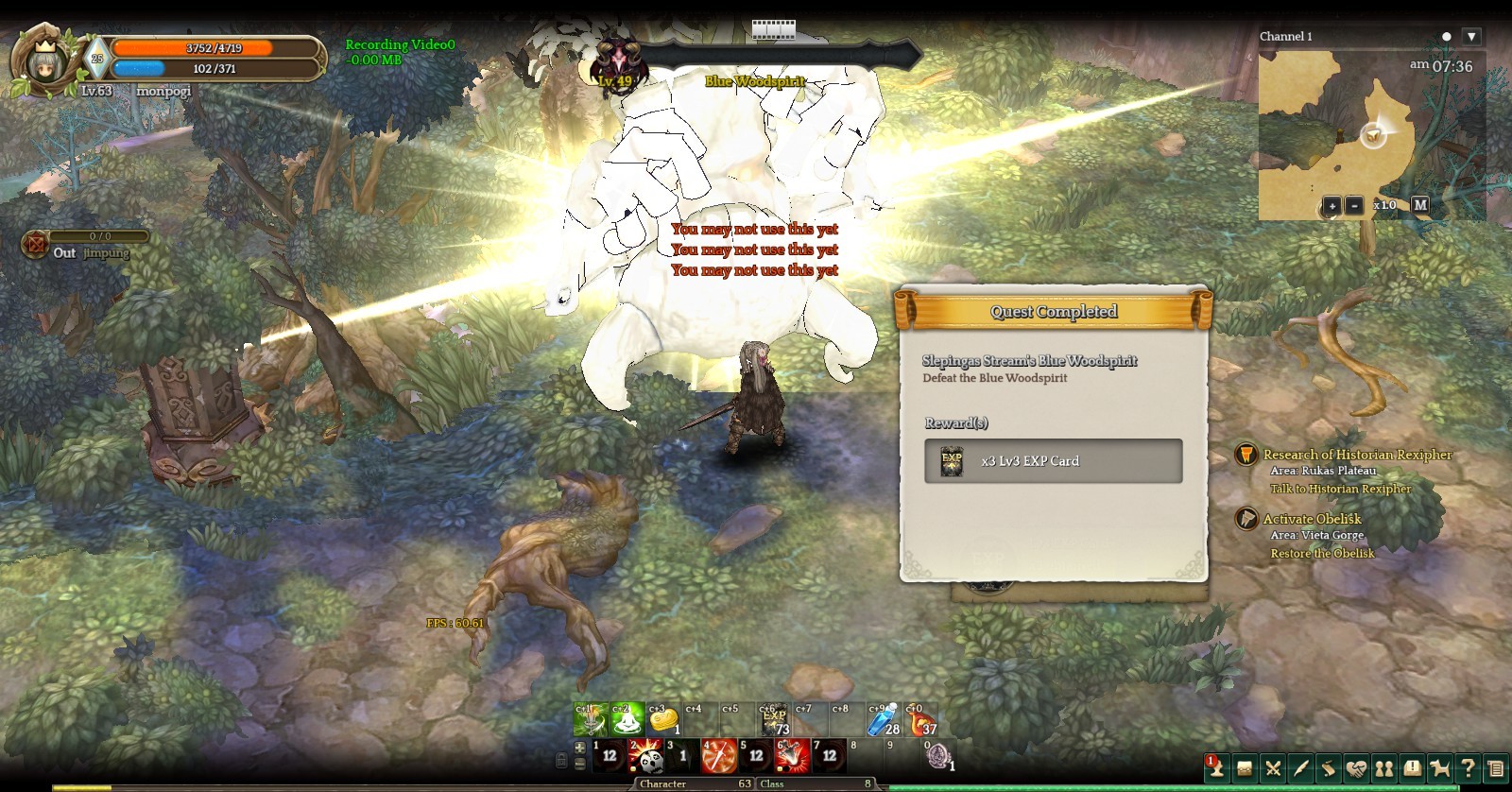Activate the spinning sword skill
Viewport: 1512px width, 792px height.
720,756
